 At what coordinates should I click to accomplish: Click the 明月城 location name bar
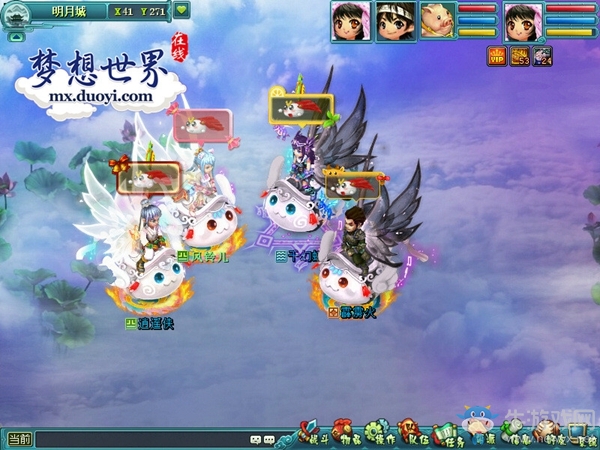pyautogui.click(x=67, y=11)
